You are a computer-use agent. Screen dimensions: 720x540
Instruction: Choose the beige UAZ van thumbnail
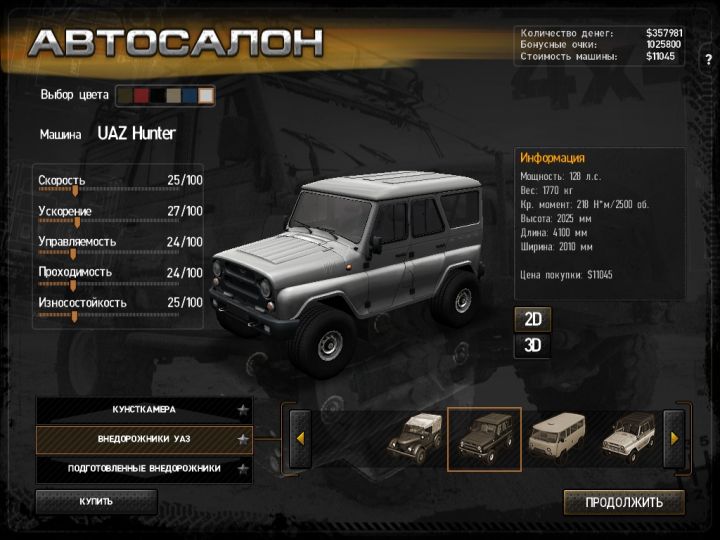pos(557,438)
